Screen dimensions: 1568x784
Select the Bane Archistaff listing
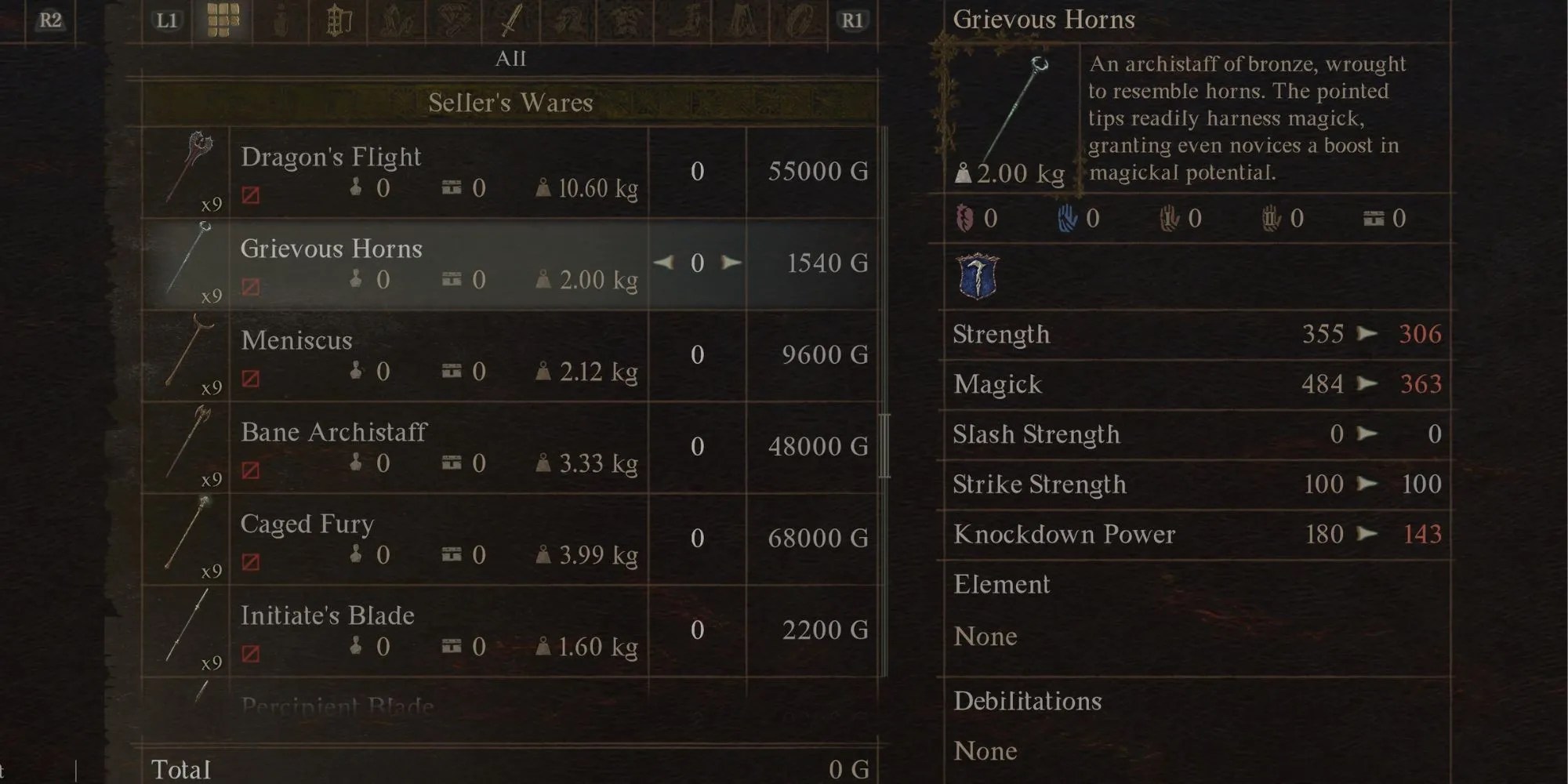coord(439,447)
